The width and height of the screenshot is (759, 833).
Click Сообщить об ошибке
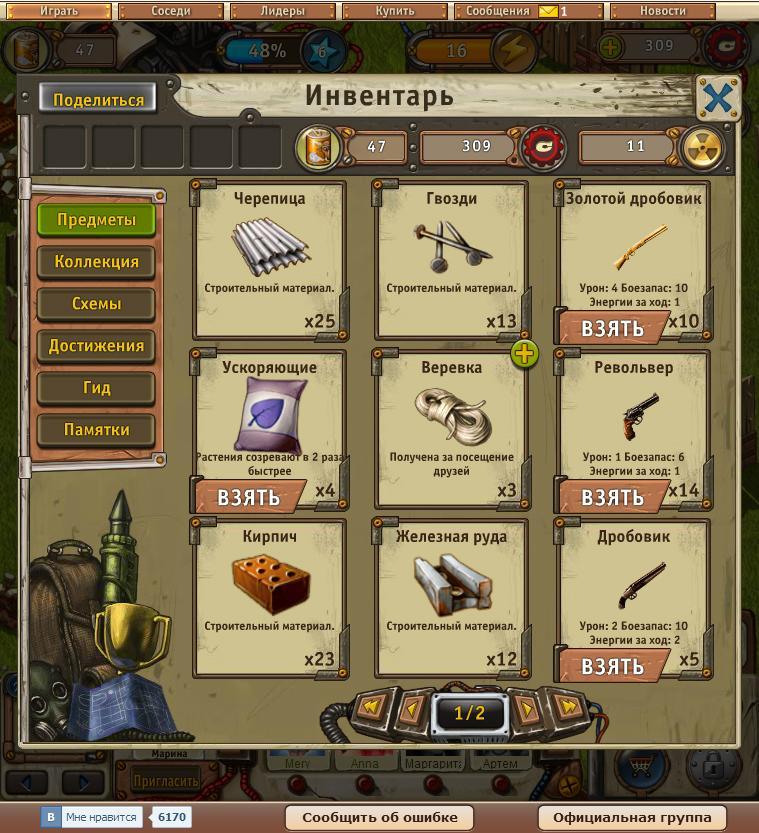point(380,817)
